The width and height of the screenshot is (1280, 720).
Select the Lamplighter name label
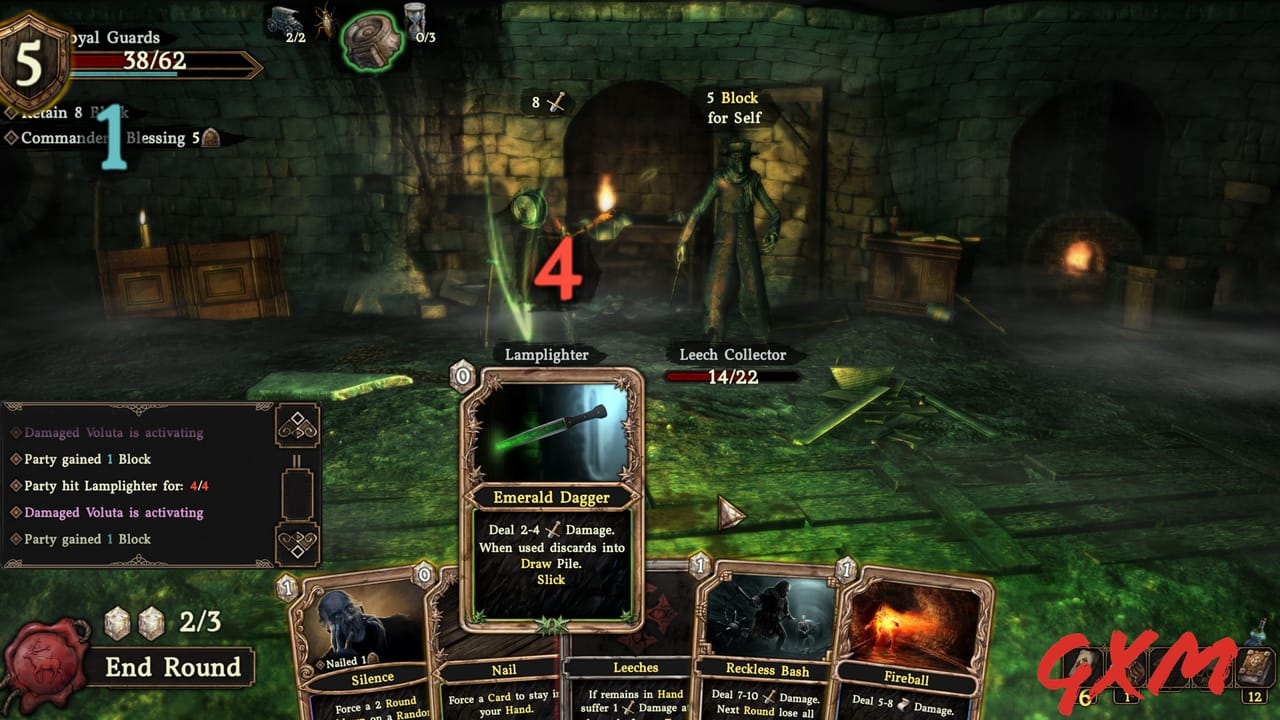point(549,355)
